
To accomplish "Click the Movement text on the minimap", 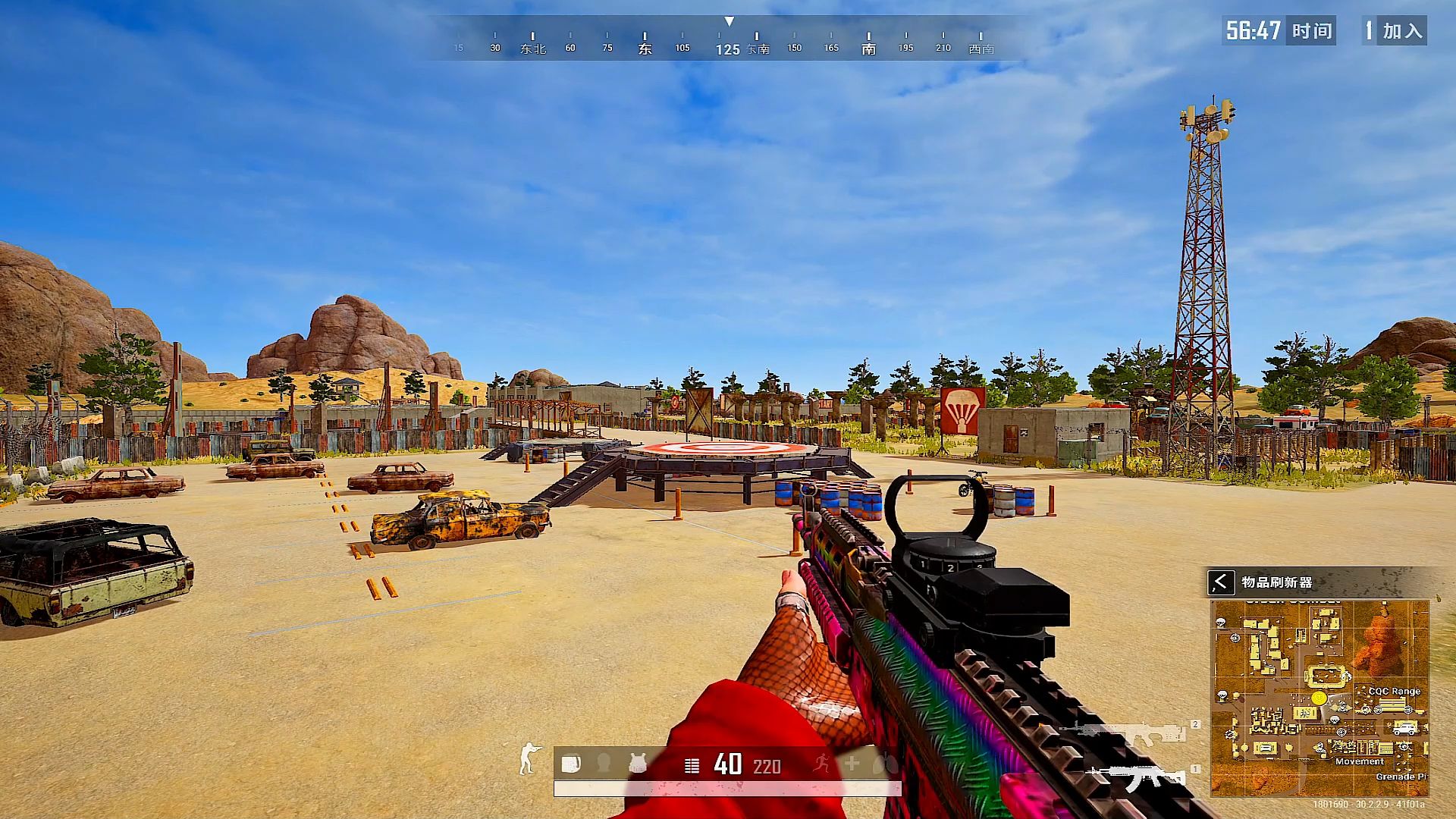I will coord(1360,762).
